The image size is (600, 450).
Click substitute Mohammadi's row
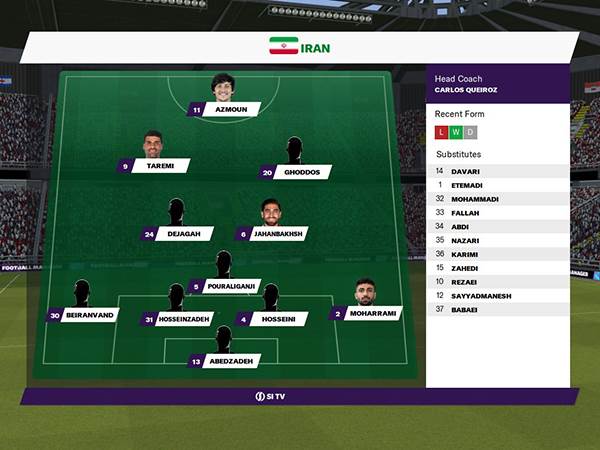[x=497, y=199]
